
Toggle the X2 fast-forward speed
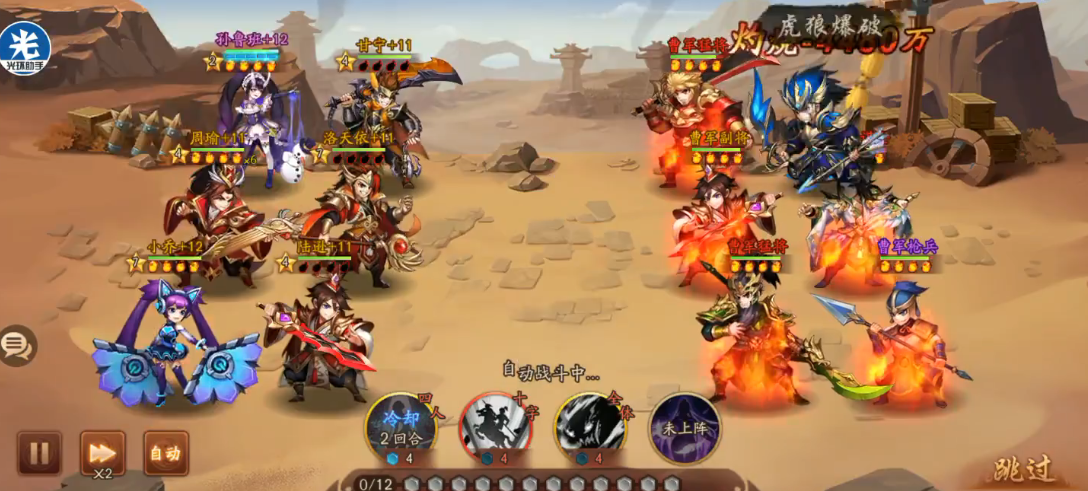pos(102,454)
